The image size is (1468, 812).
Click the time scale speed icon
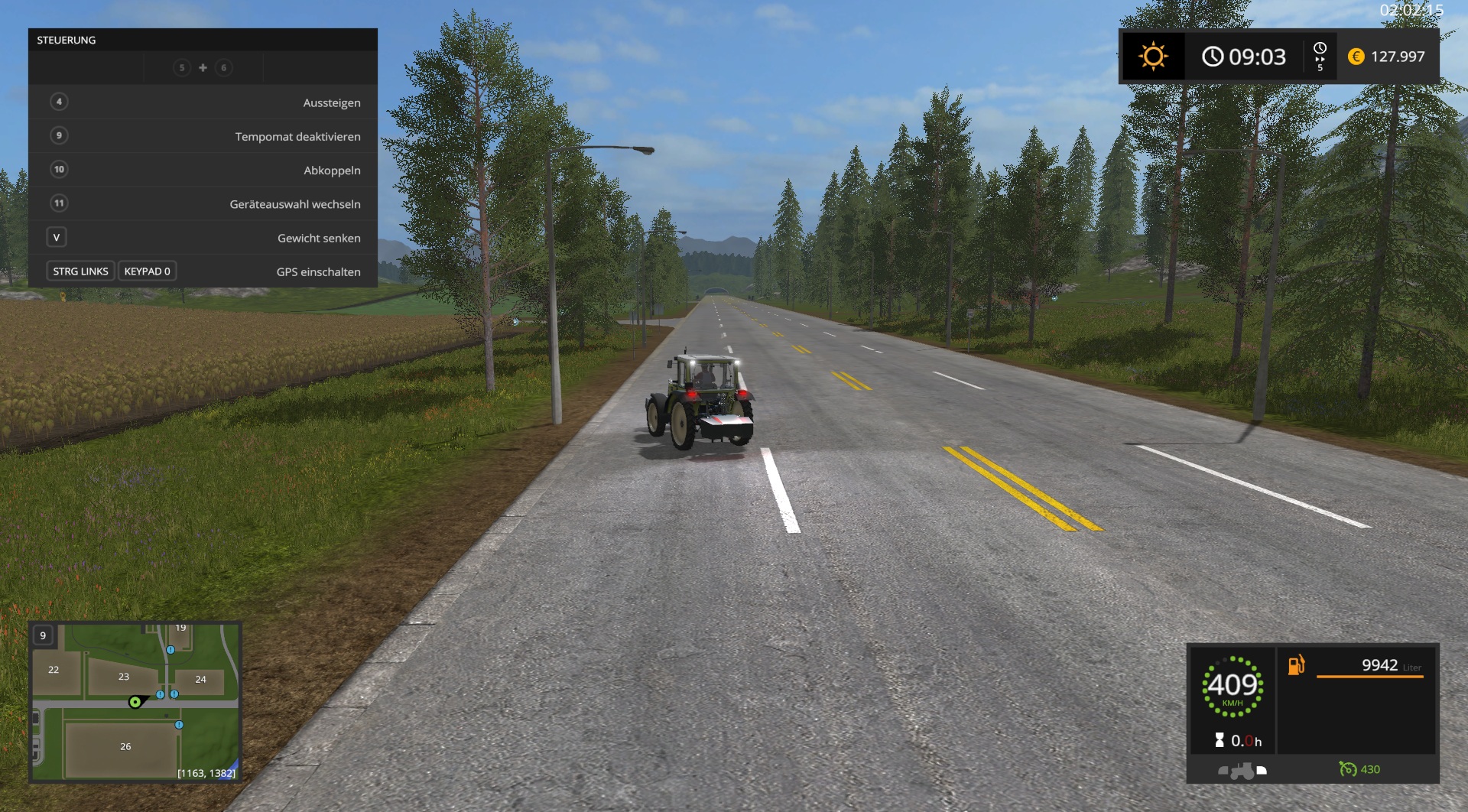point(1320,57)
